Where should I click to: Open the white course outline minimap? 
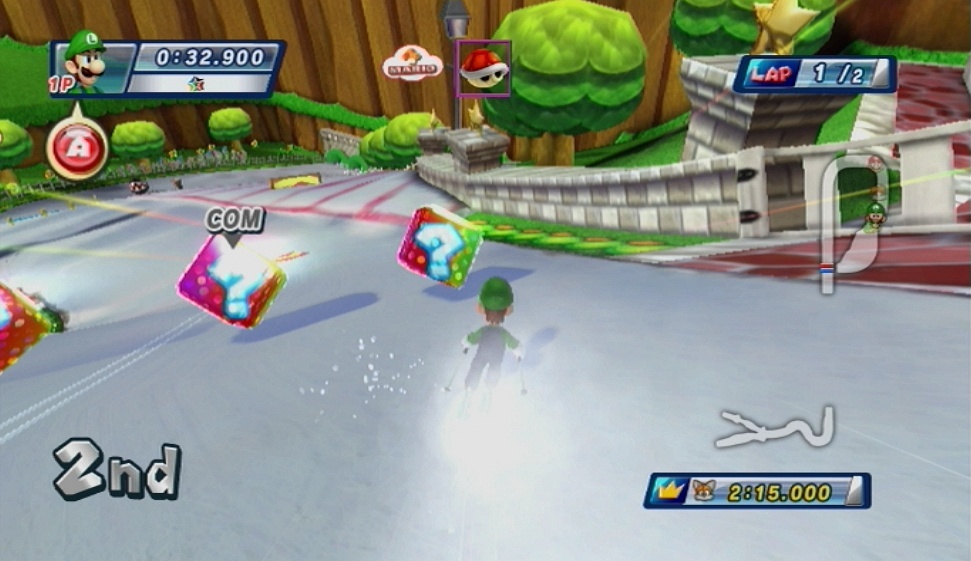click(x=775, y=428)
